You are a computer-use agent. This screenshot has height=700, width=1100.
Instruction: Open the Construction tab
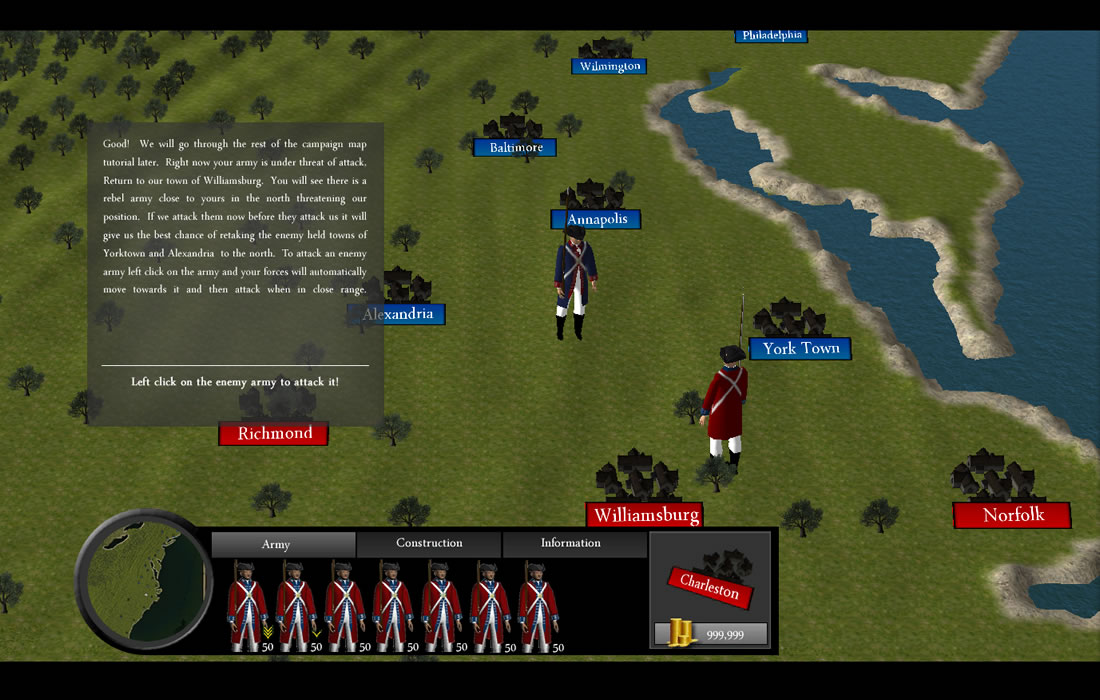point(429,544)
